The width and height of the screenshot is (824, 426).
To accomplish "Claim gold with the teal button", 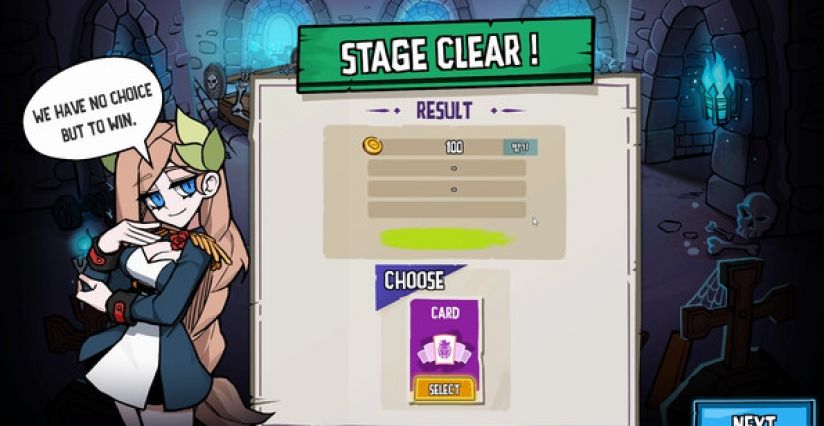I will 520,147.
